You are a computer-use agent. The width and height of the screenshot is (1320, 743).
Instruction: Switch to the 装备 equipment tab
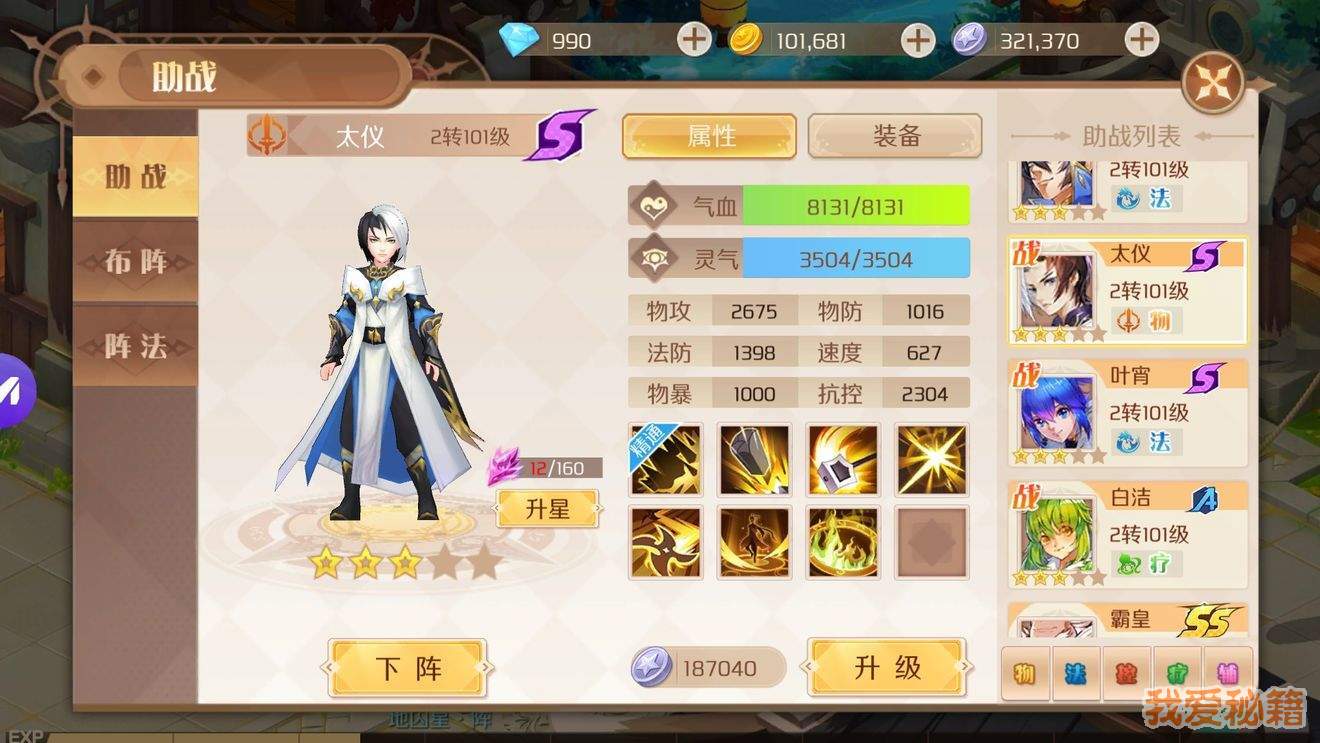point(895,136)
